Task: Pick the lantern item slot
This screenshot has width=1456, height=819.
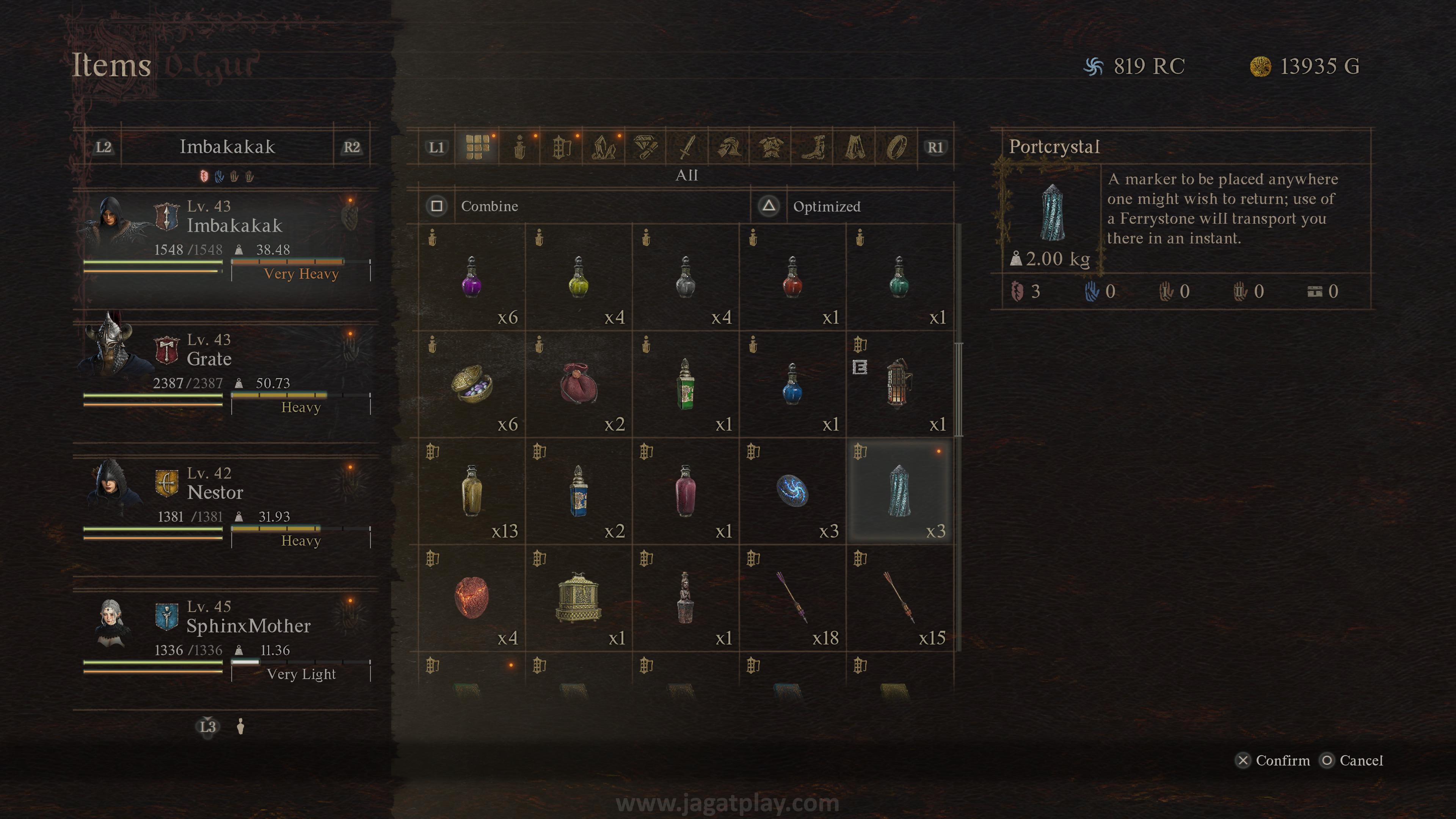Action: [x=899, y=384]
